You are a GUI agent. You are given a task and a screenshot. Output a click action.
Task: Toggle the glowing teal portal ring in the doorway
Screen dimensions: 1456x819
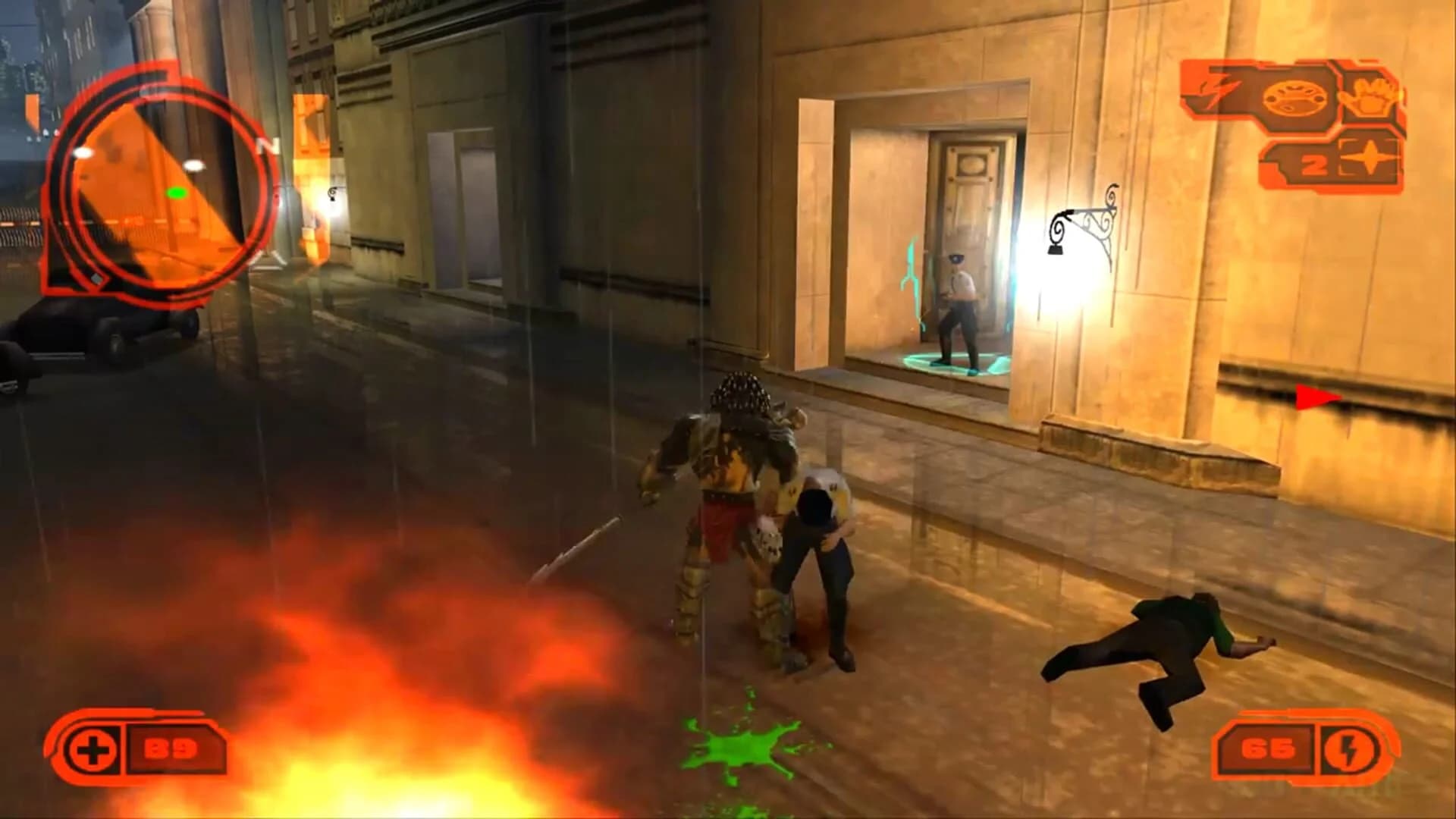pyautogui.click(x=949, y=362)
